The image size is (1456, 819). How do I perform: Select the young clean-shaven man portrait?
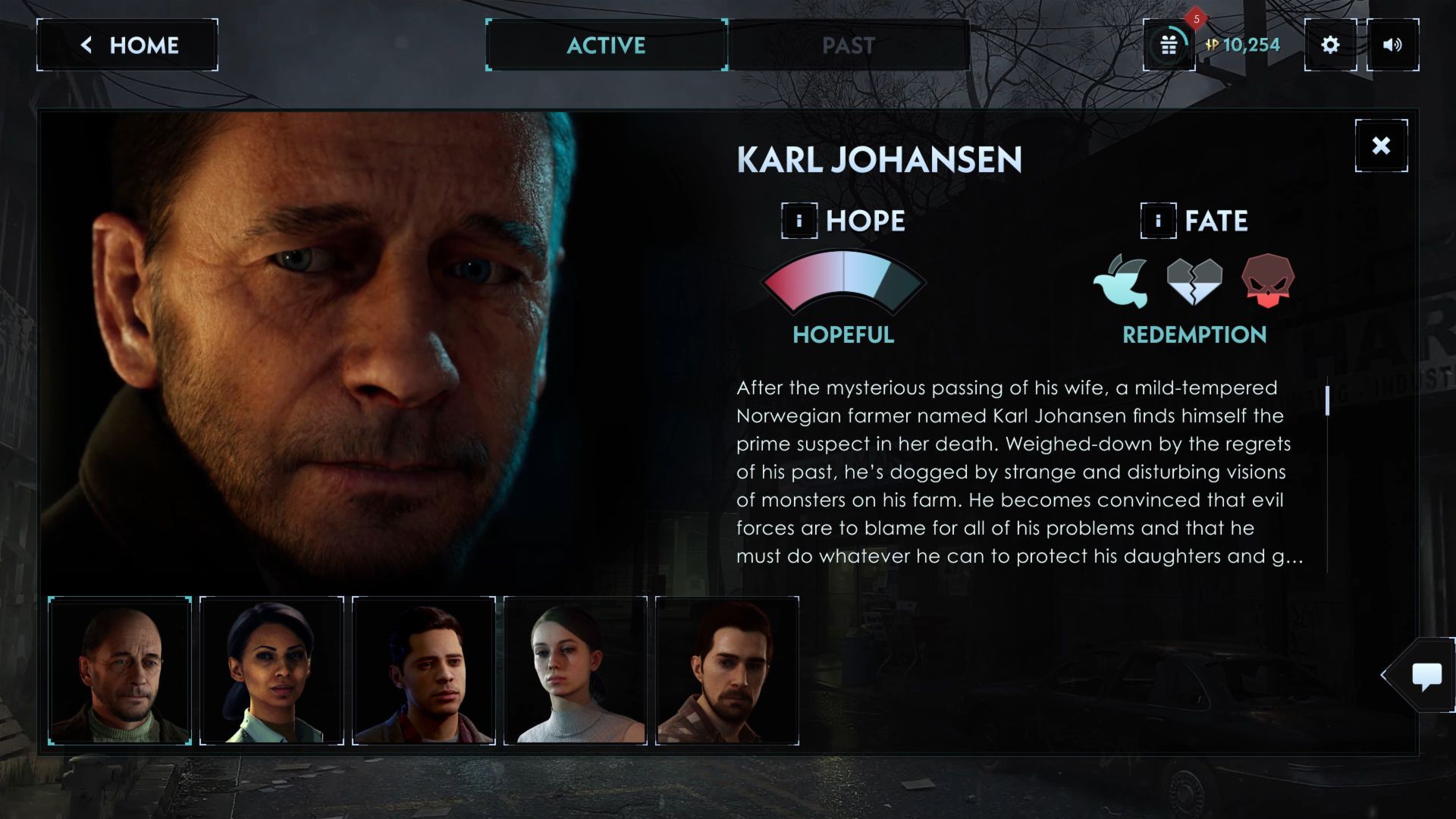423,670
